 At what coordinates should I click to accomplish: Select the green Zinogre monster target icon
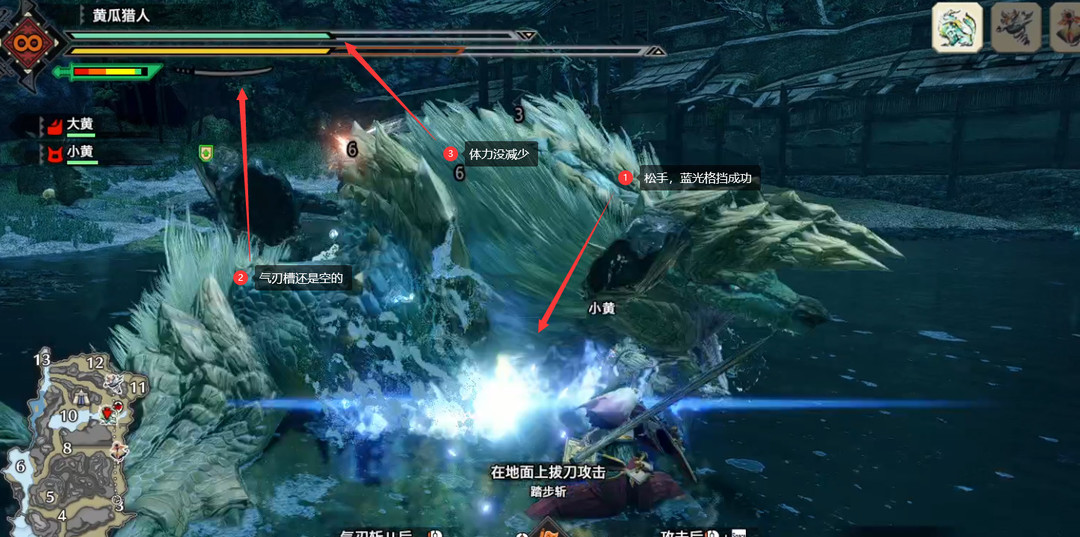pyautogui.click(x=957, y=27)
